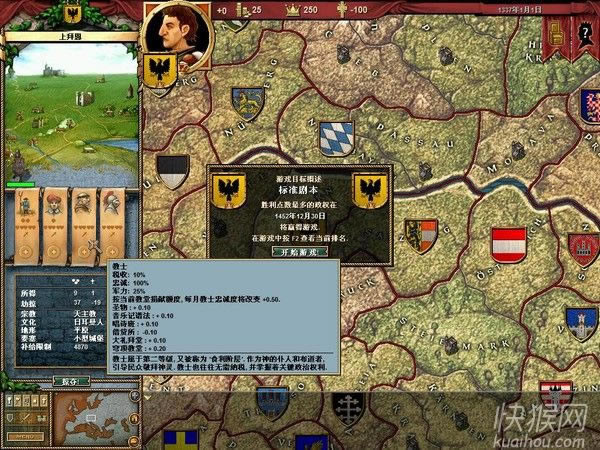Click the 投奔 button below the province panel
The image size is (600, 450).
click(x=71, y=380)
